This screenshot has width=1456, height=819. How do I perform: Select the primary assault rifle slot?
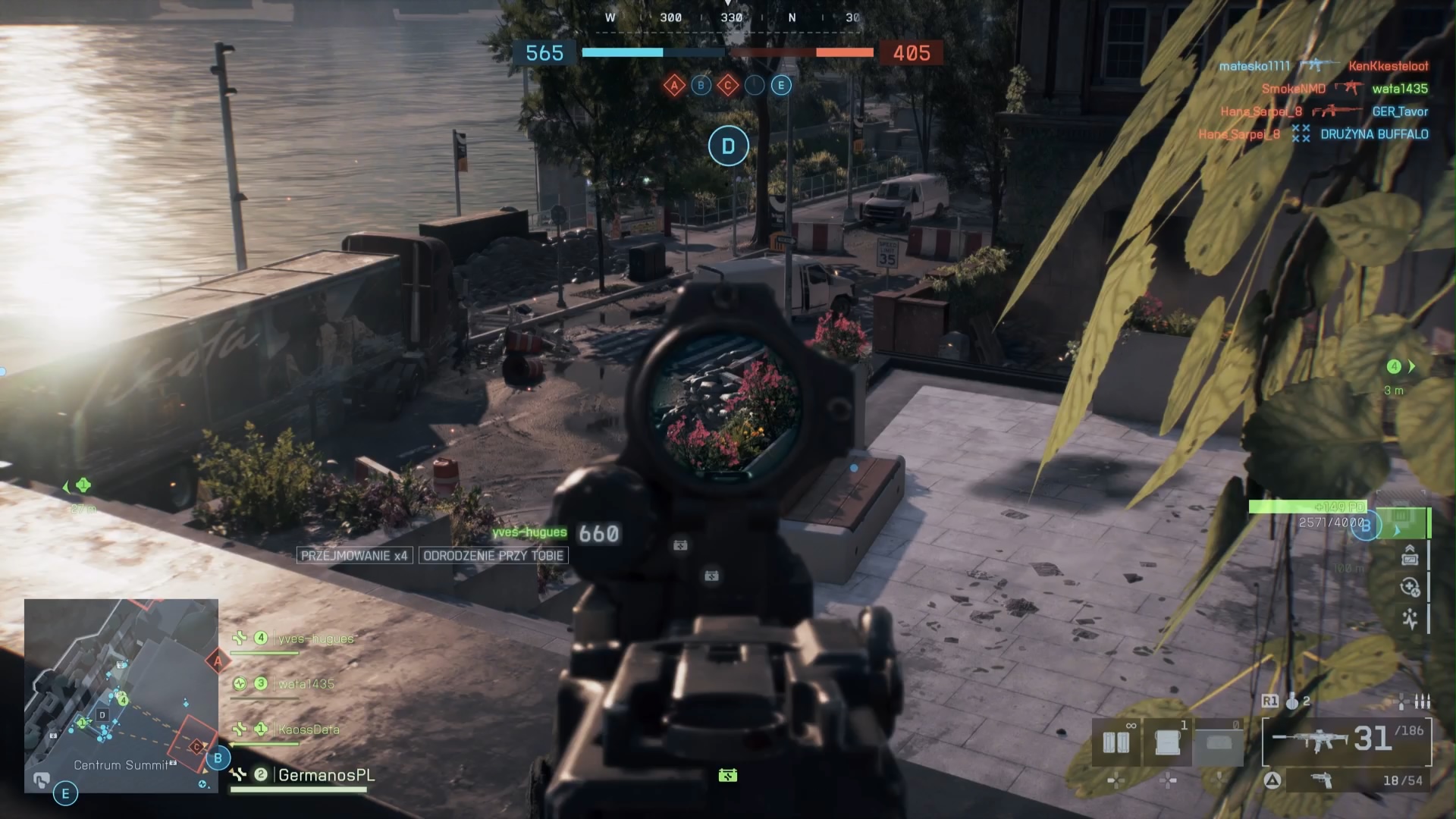pos(1346,739)
